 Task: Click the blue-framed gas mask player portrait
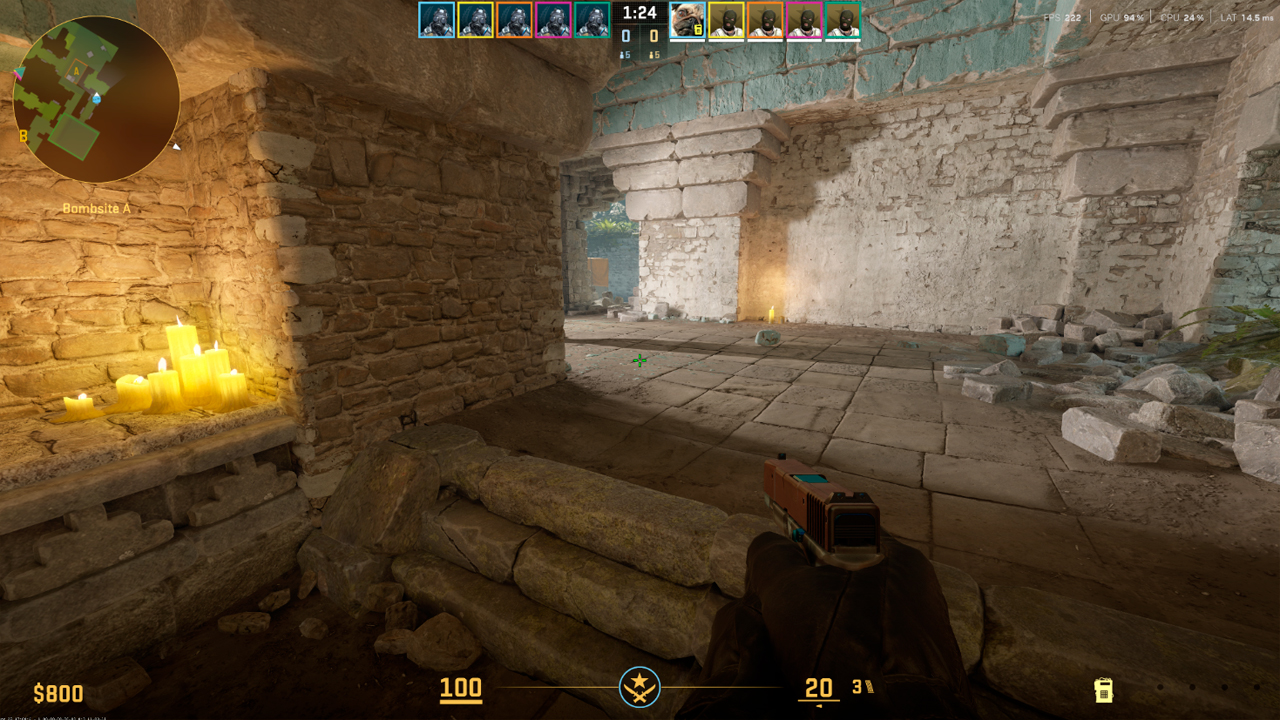coord(436,20)
